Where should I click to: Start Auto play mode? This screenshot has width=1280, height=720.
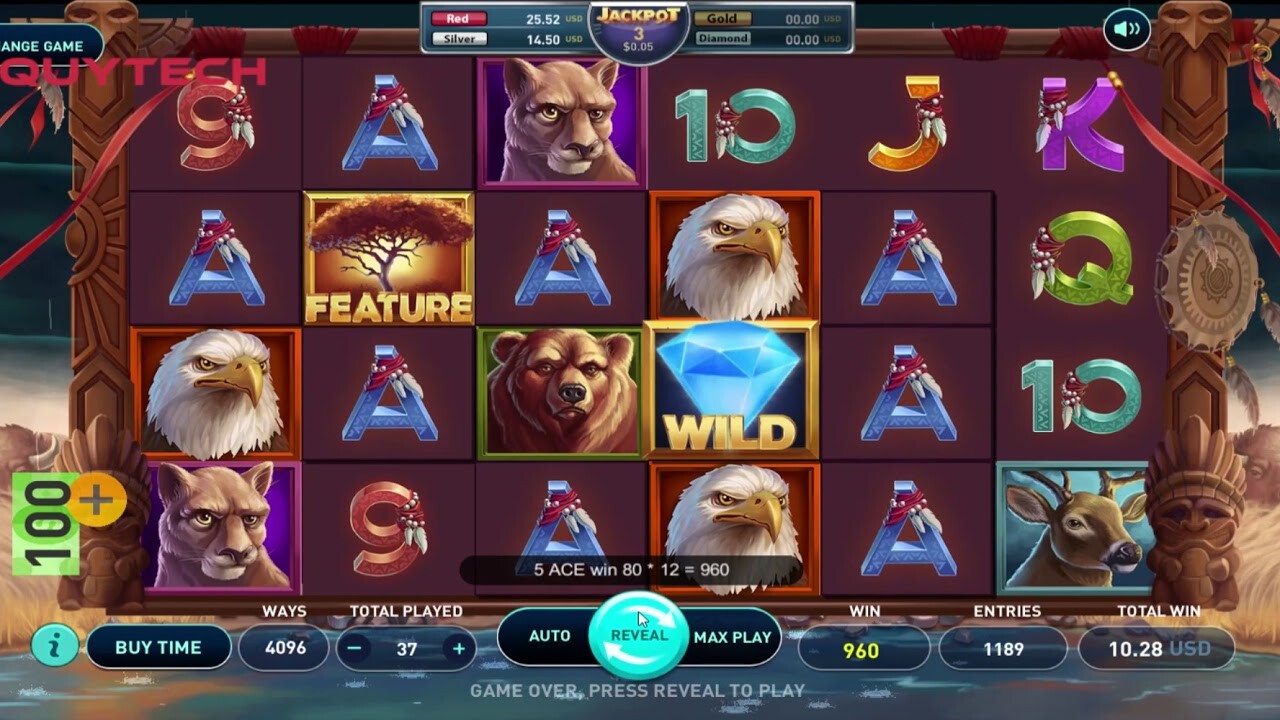tap(549, 636)
